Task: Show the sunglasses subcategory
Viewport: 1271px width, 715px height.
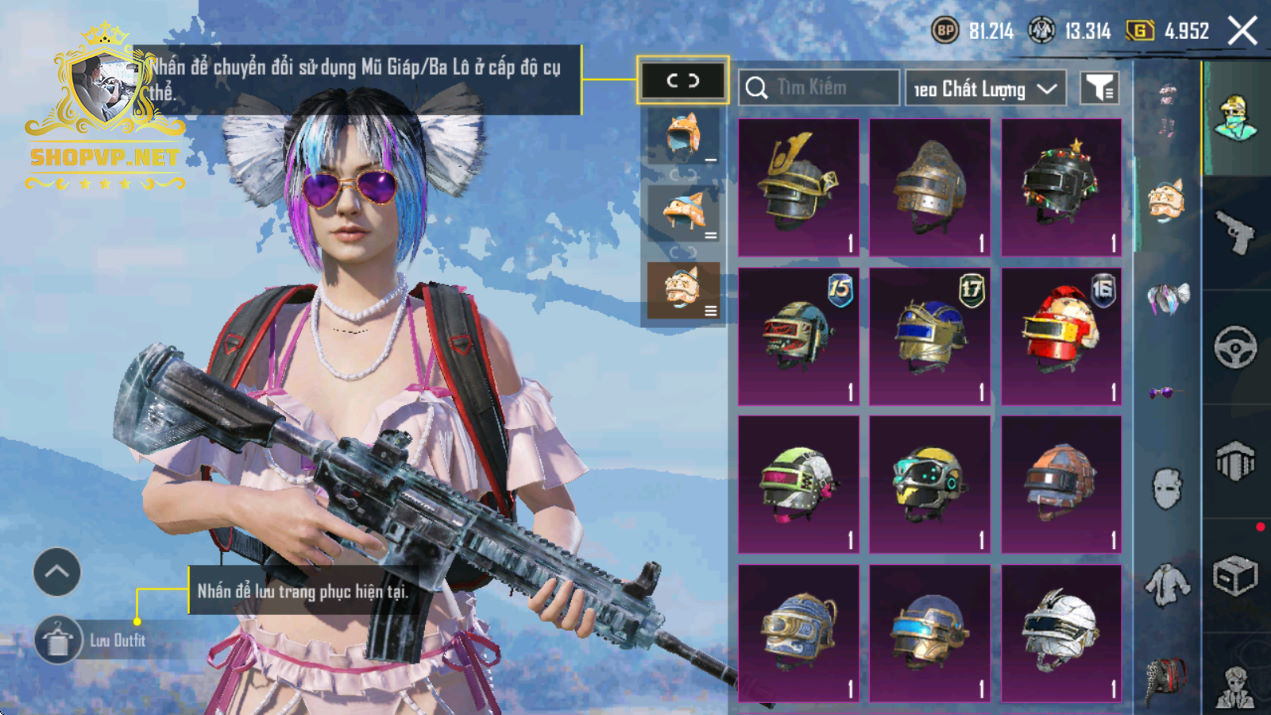Action: point(1165,393)
